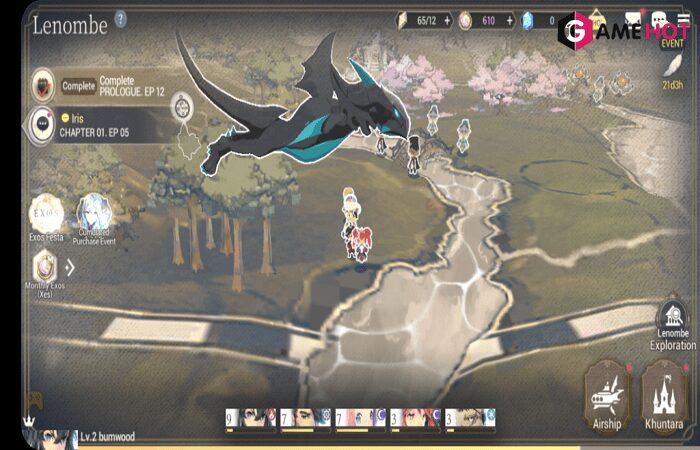Add more stamina with the plus button
This screenshot has height=450, width=700.
(x=447, y=19)
